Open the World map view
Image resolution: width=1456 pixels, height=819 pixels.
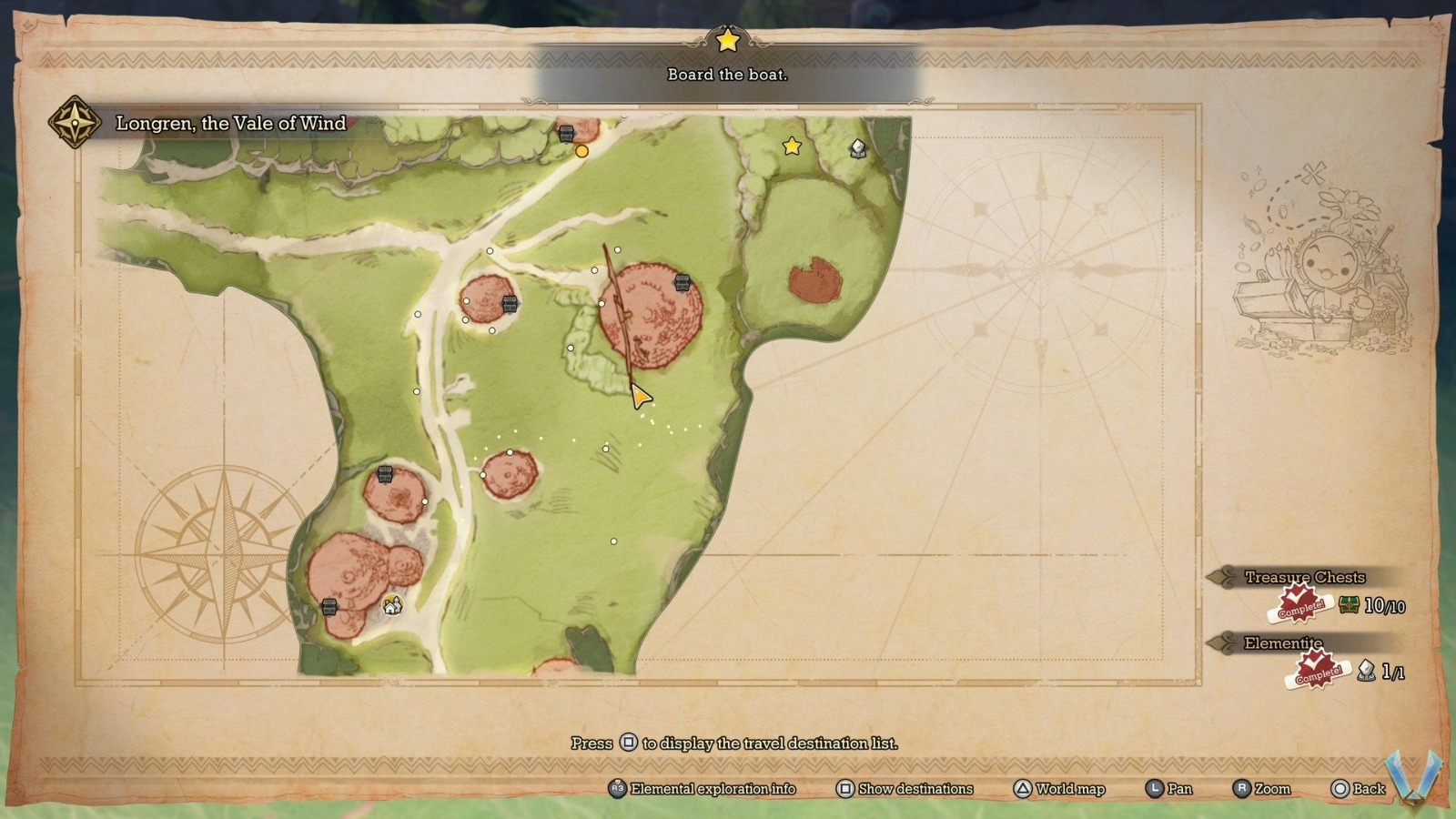point(1059,789)
